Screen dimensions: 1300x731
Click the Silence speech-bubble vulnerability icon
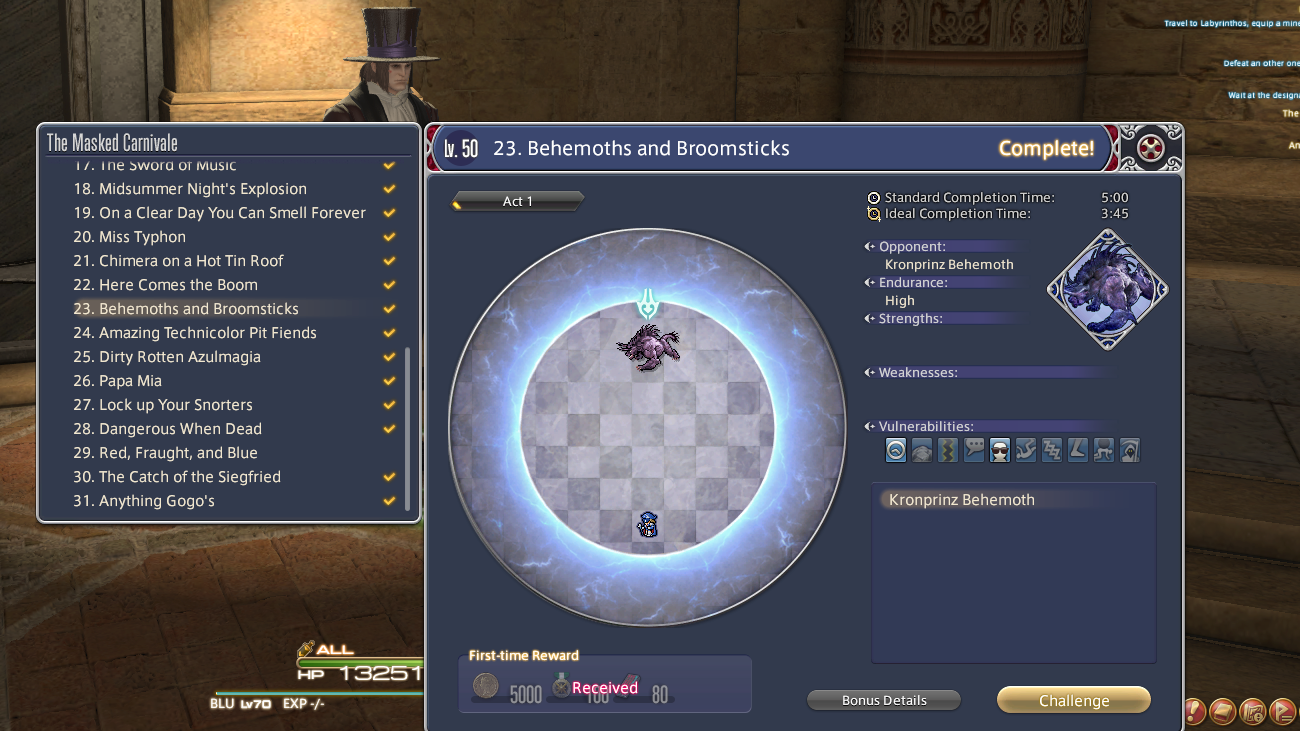[973, 450]
